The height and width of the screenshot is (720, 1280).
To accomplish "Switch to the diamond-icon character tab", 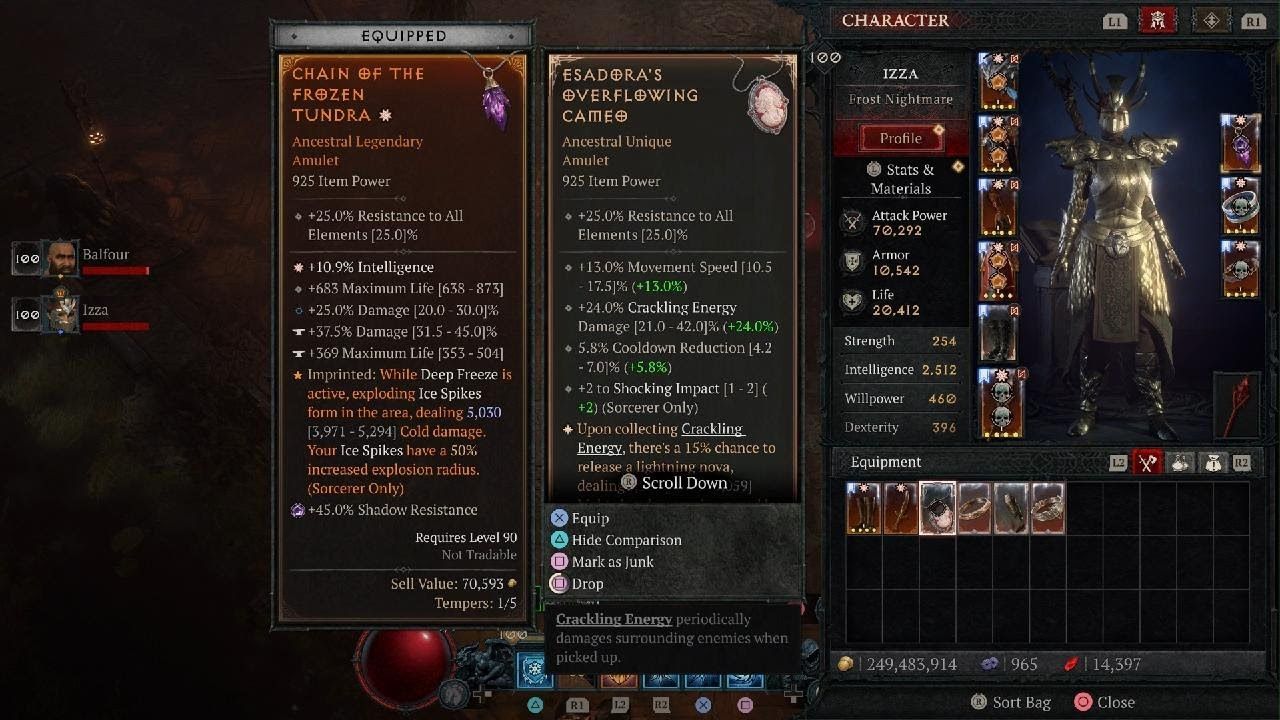I will [x=1211, y=21].
